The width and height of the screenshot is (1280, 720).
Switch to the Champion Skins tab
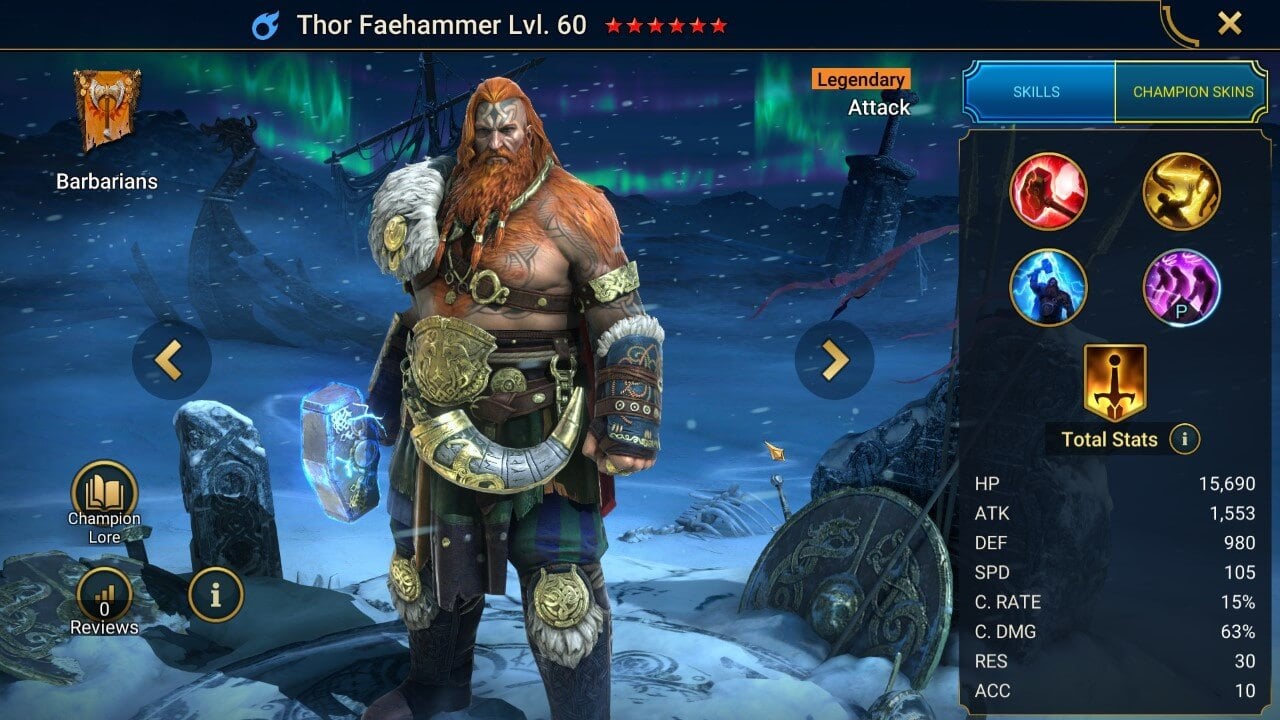pos(1193,91)
